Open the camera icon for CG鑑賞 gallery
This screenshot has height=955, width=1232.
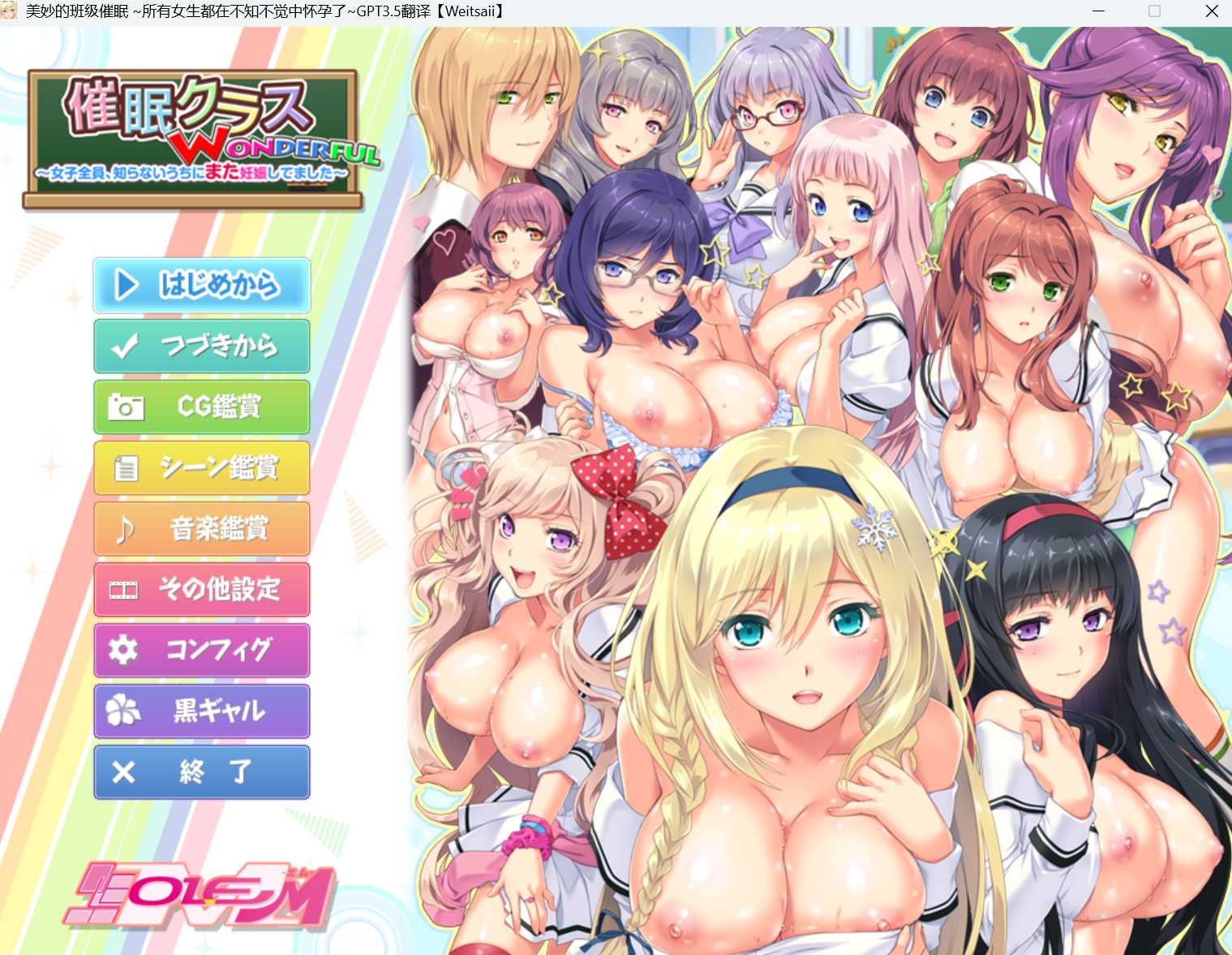pos(126,407)
